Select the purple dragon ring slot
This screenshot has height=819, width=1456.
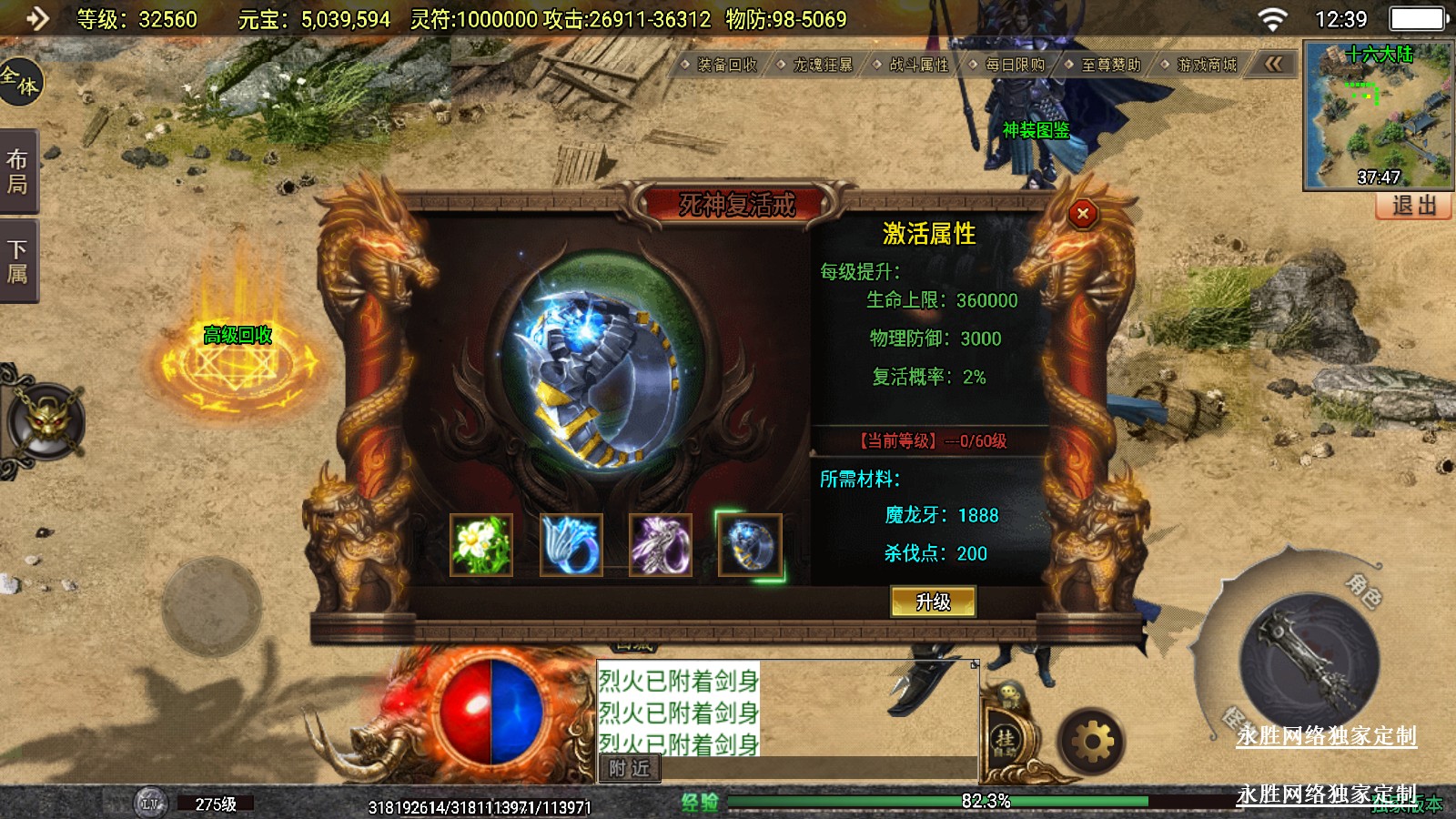pyautogui.click(x=660, y=545)
